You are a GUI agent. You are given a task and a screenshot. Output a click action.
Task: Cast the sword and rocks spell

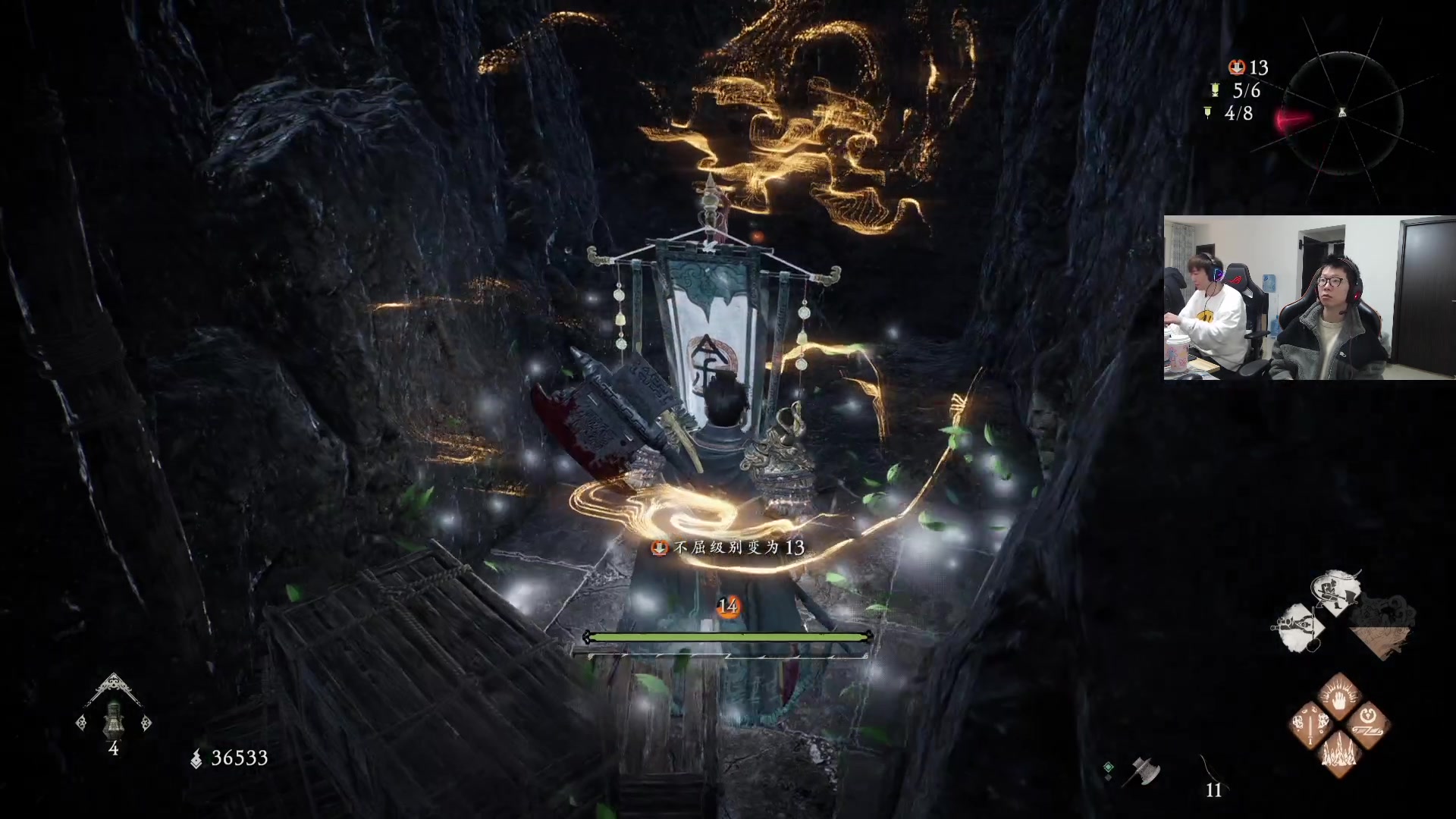point(1313,723)
